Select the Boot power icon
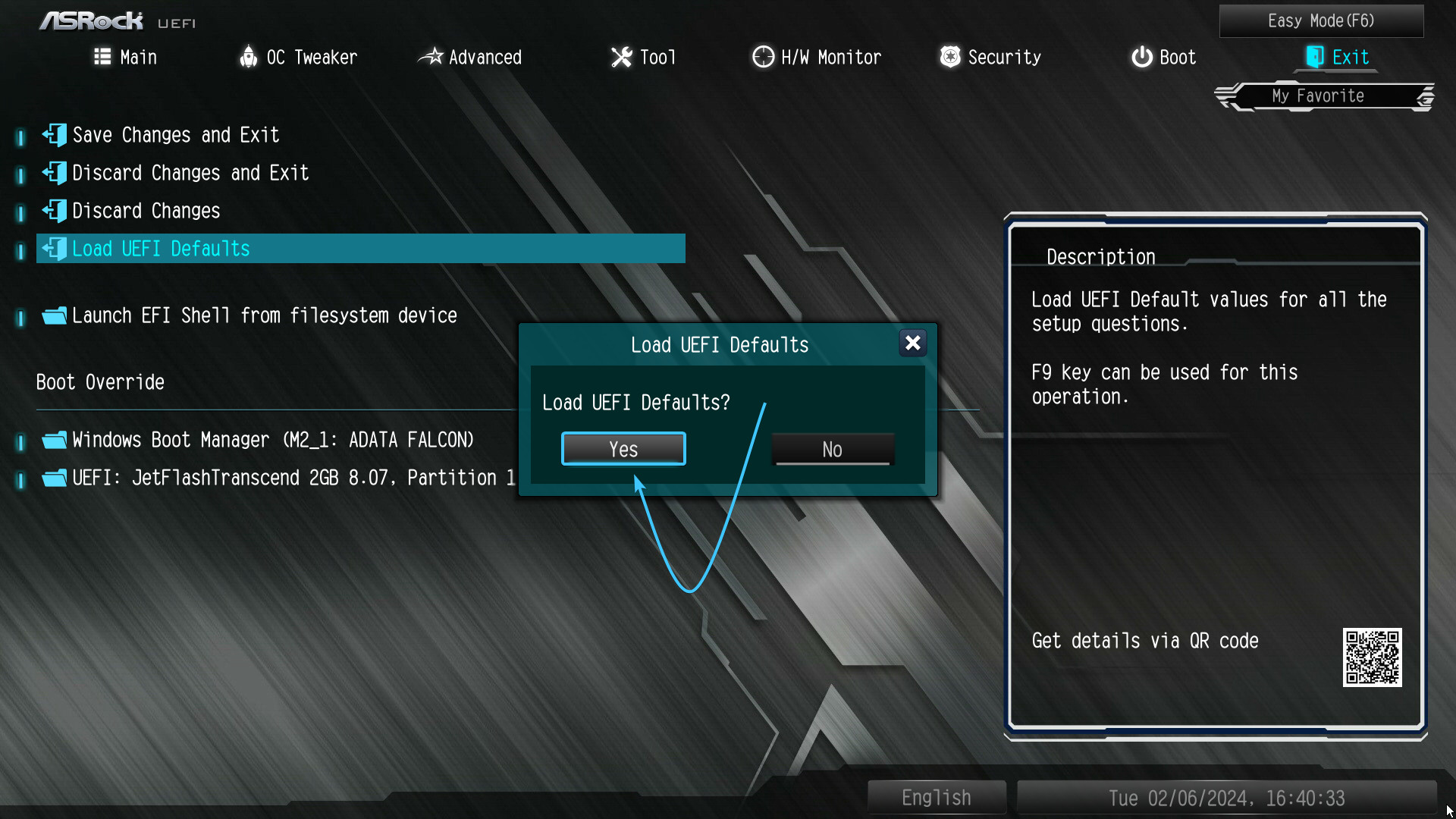The height and width of the screenshot is (819, 1456). (x=1141, y=57)
